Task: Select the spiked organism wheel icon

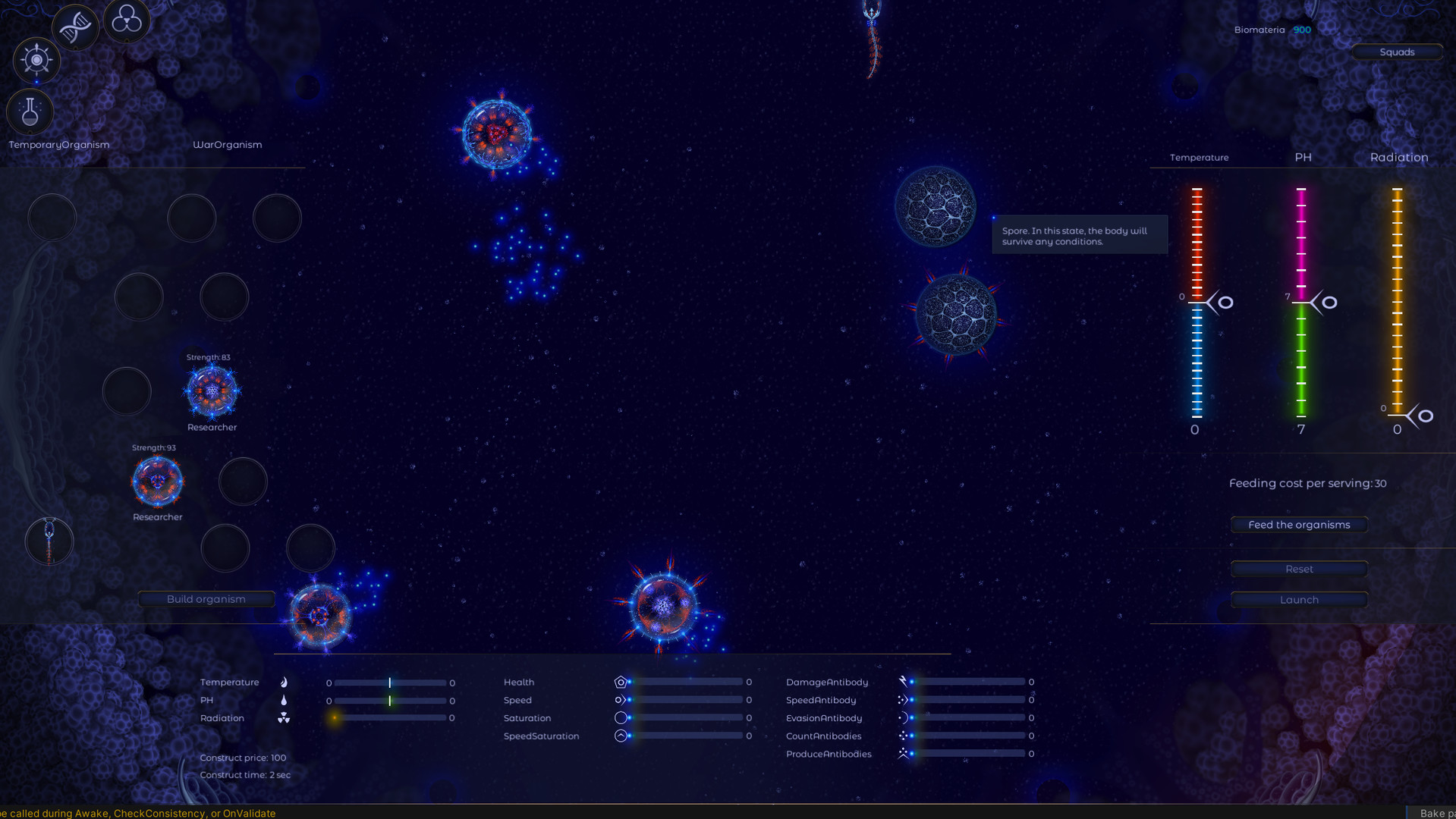Action: pyautogui.click(x=36, y=60)
